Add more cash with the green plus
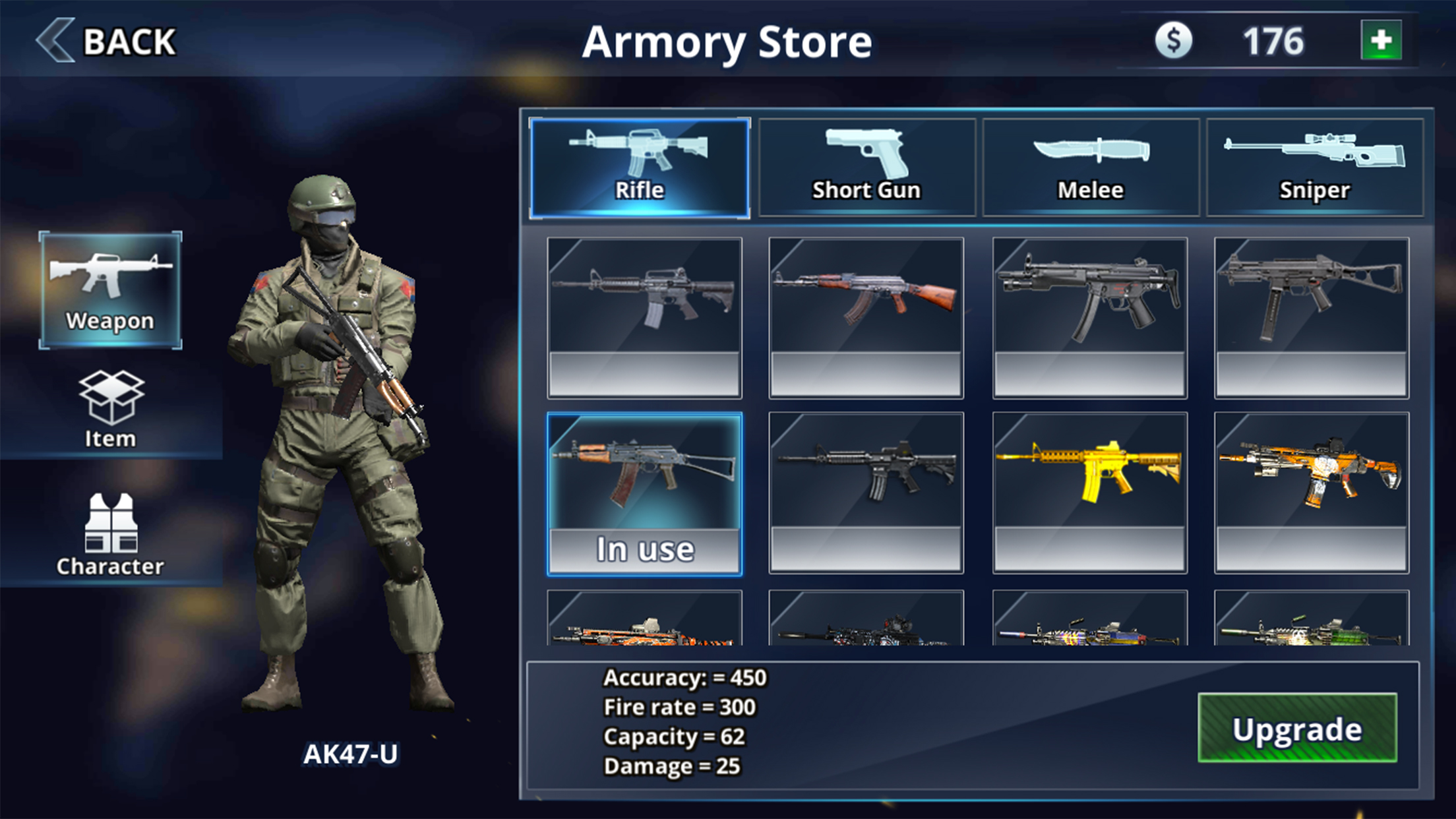1456x819 pixels. tap(1381, 41)
